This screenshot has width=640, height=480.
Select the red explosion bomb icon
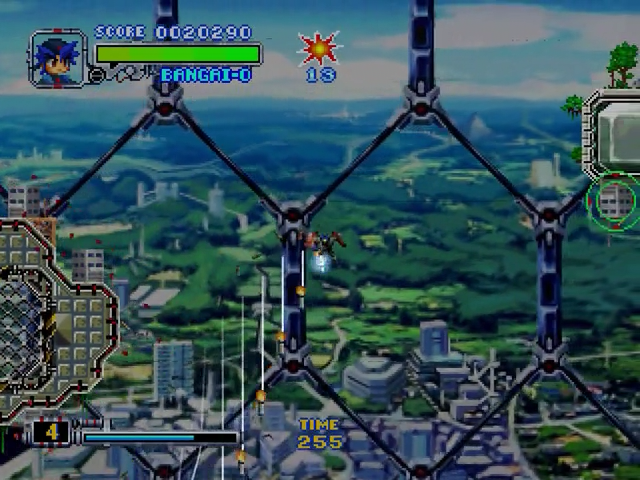pos(320,47)
